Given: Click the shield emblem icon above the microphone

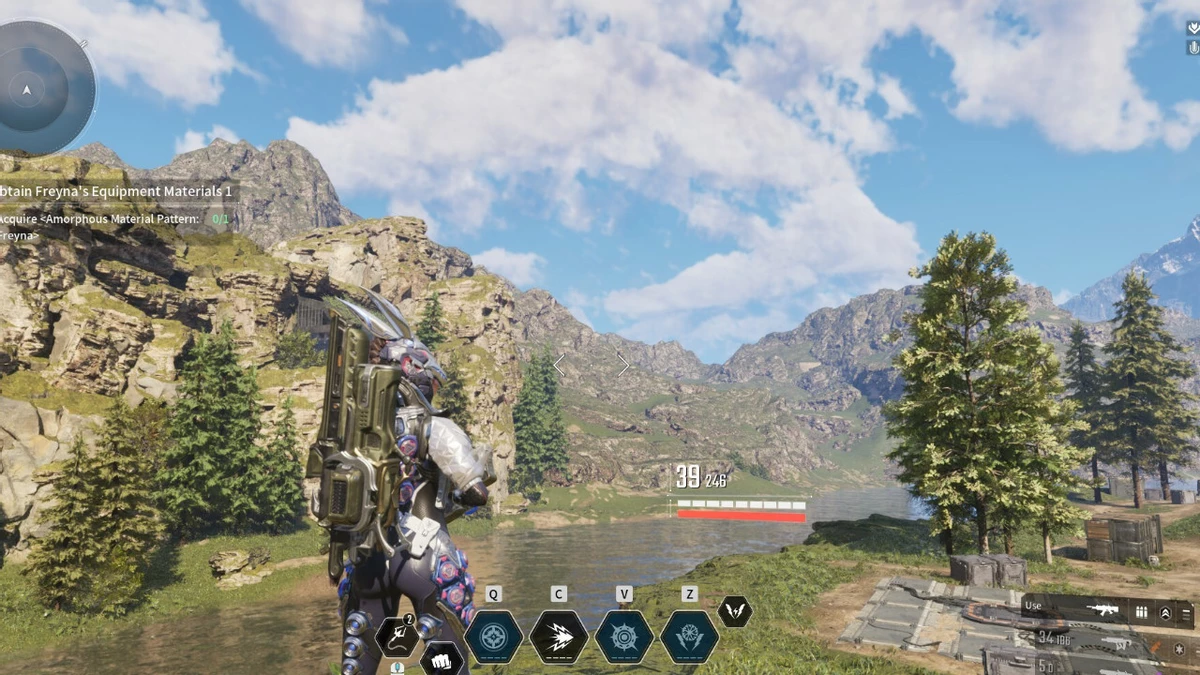Looking at the screenshot, I should coord(1192,28).
